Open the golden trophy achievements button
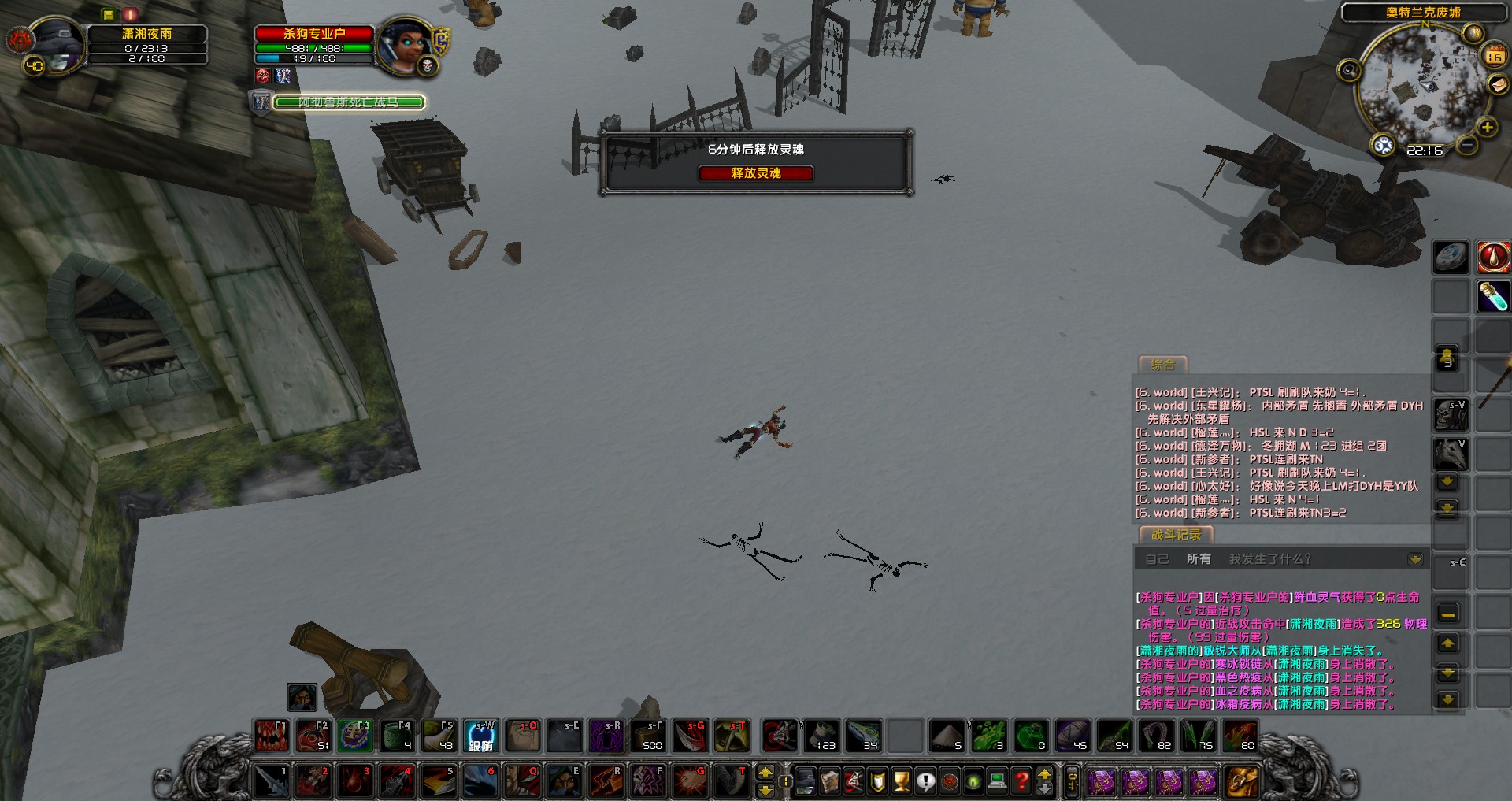Screen dimensions: 1512x801 (x=902, y=781)
